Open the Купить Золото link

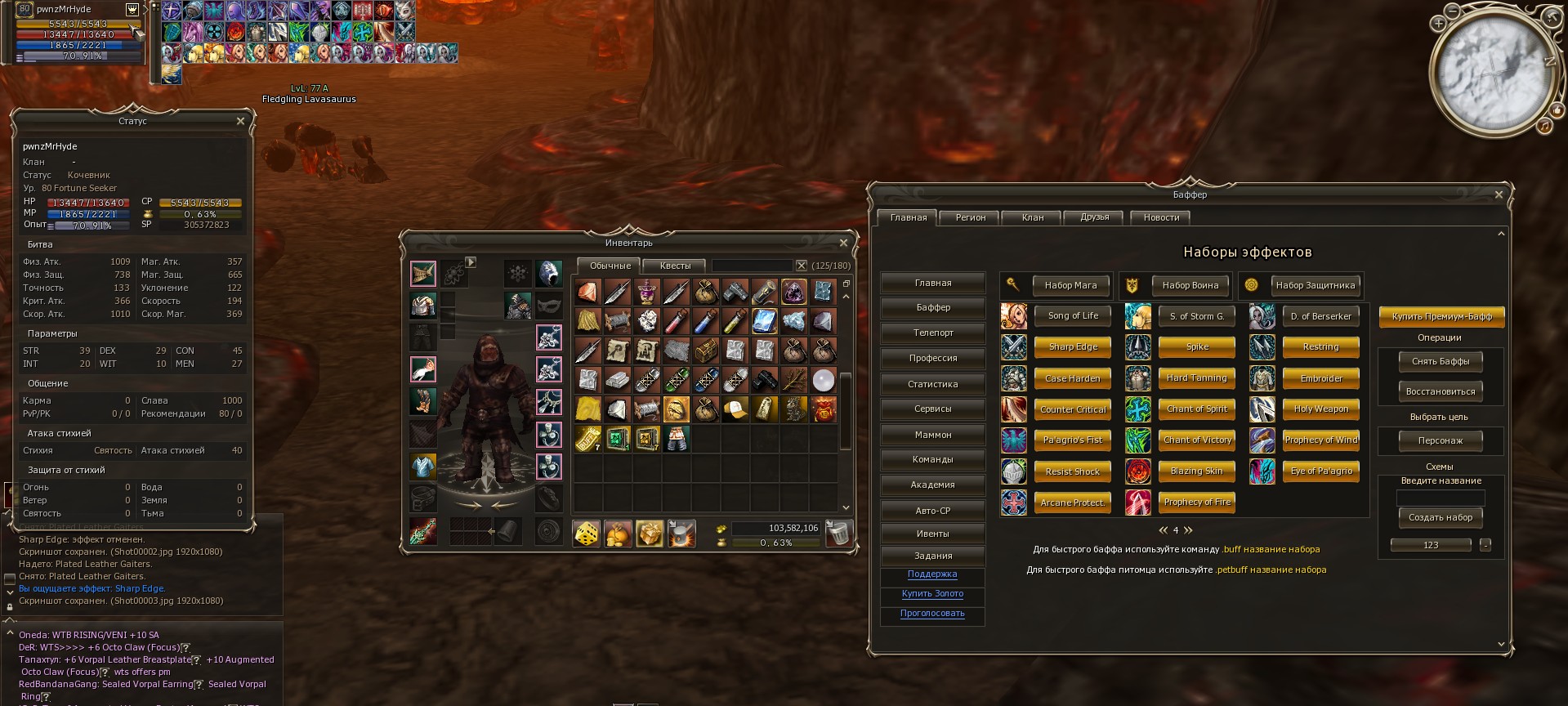click(x=932, y=594)
